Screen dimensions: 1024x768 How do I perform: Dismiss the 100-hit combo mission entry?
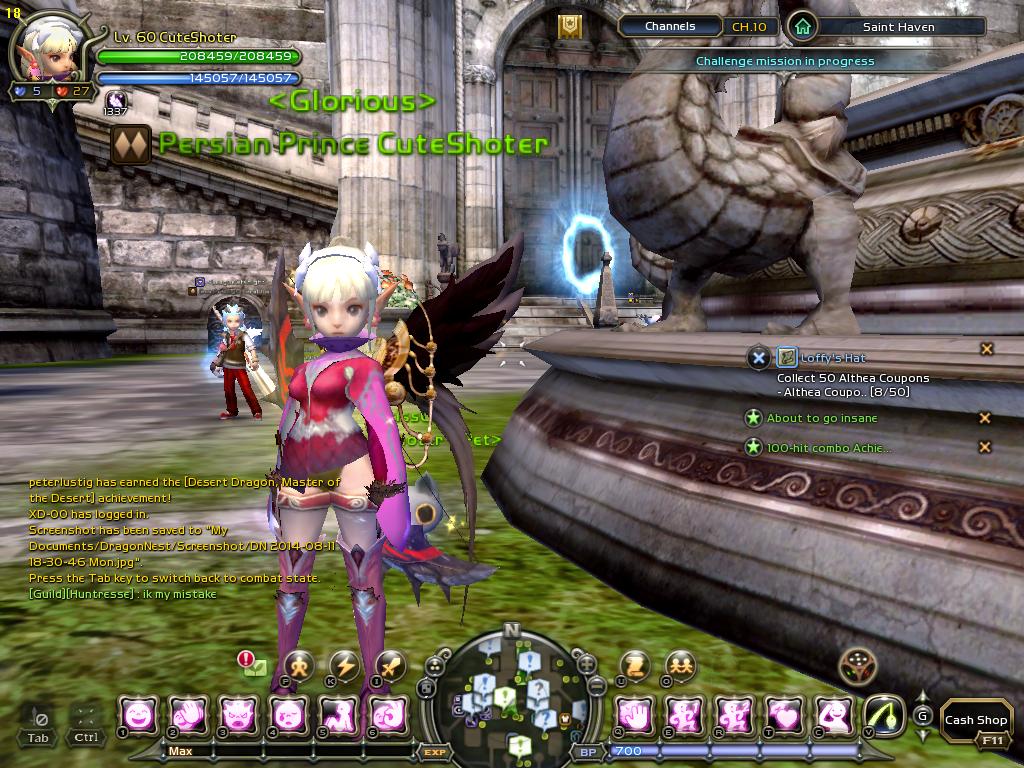985,447
